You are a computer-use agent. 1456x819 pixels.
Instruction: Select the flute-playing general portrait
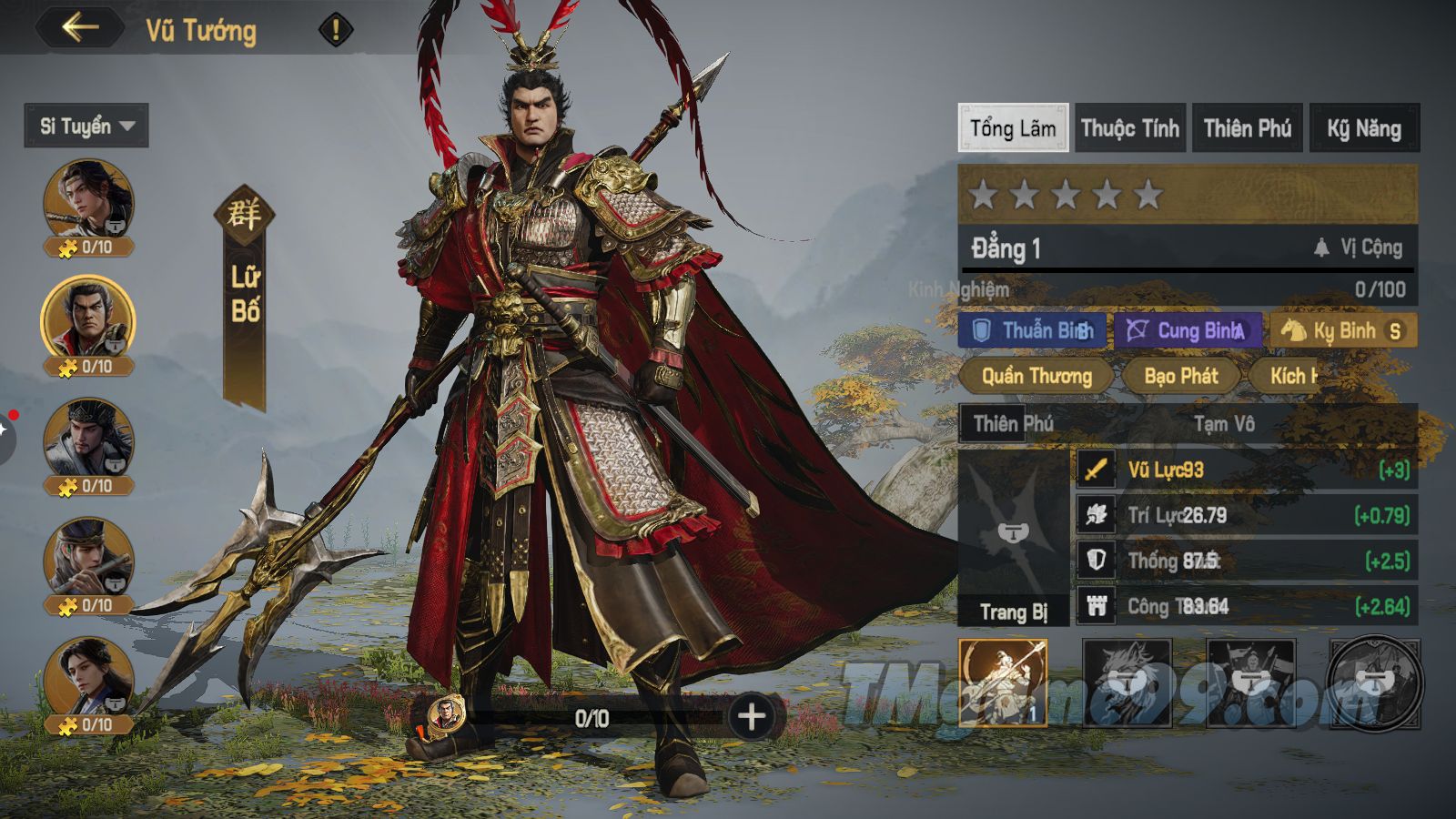tap(88, 560)
